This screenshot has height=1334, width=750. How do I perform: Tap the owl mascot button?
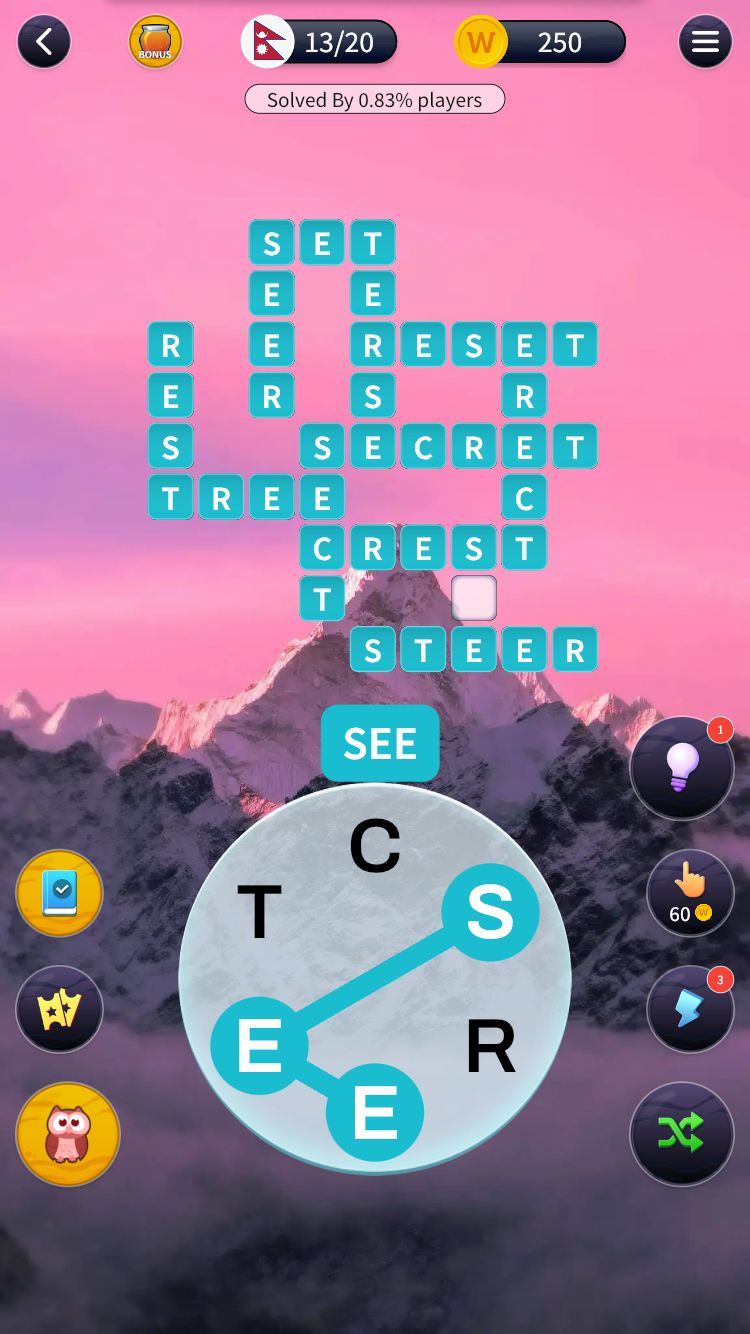pyautogui.click(x=68, y=1134)
